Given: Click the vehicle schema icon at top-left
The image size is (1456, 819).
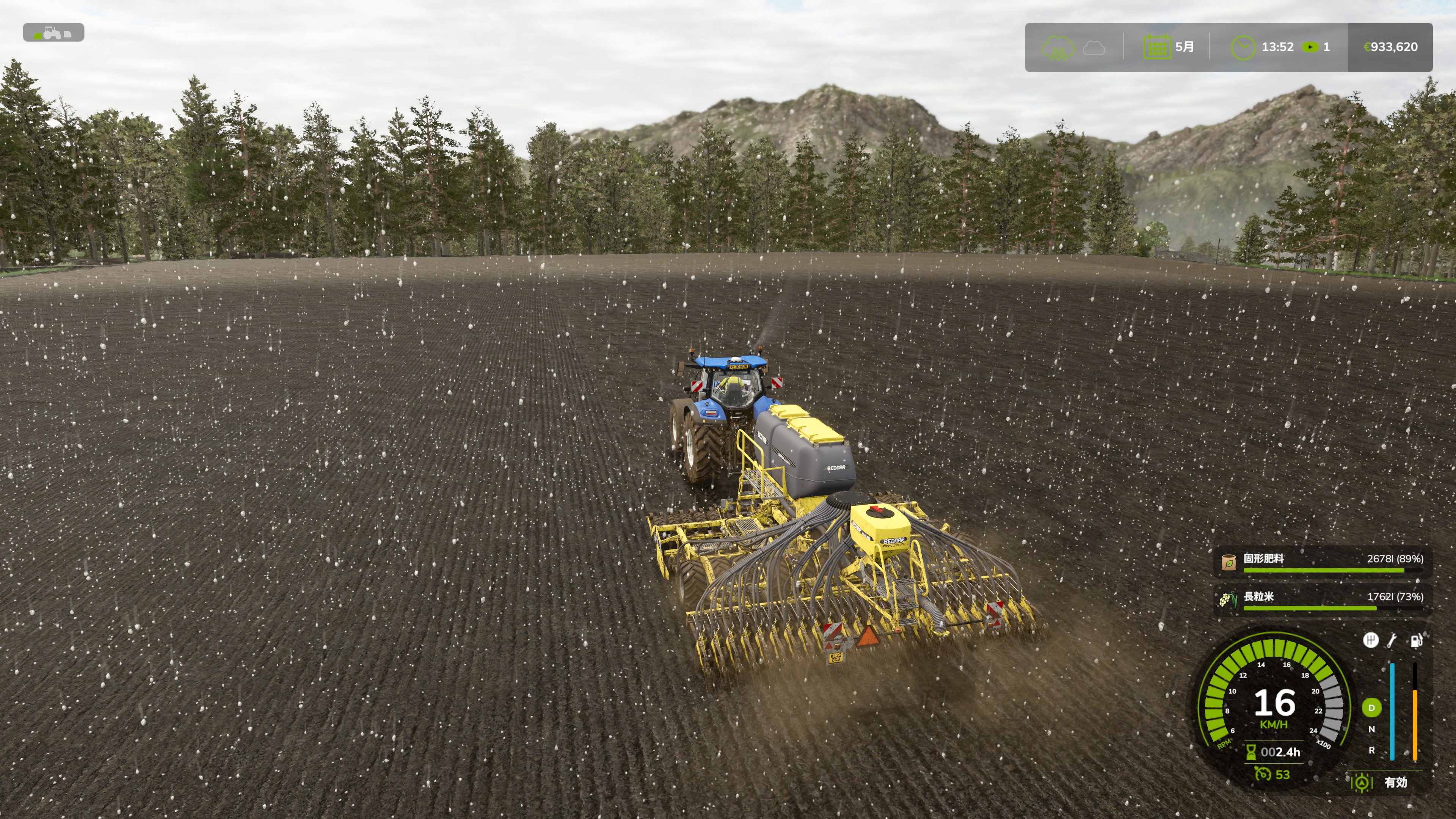Looking at the screenshot, I should tap(53, 33).
